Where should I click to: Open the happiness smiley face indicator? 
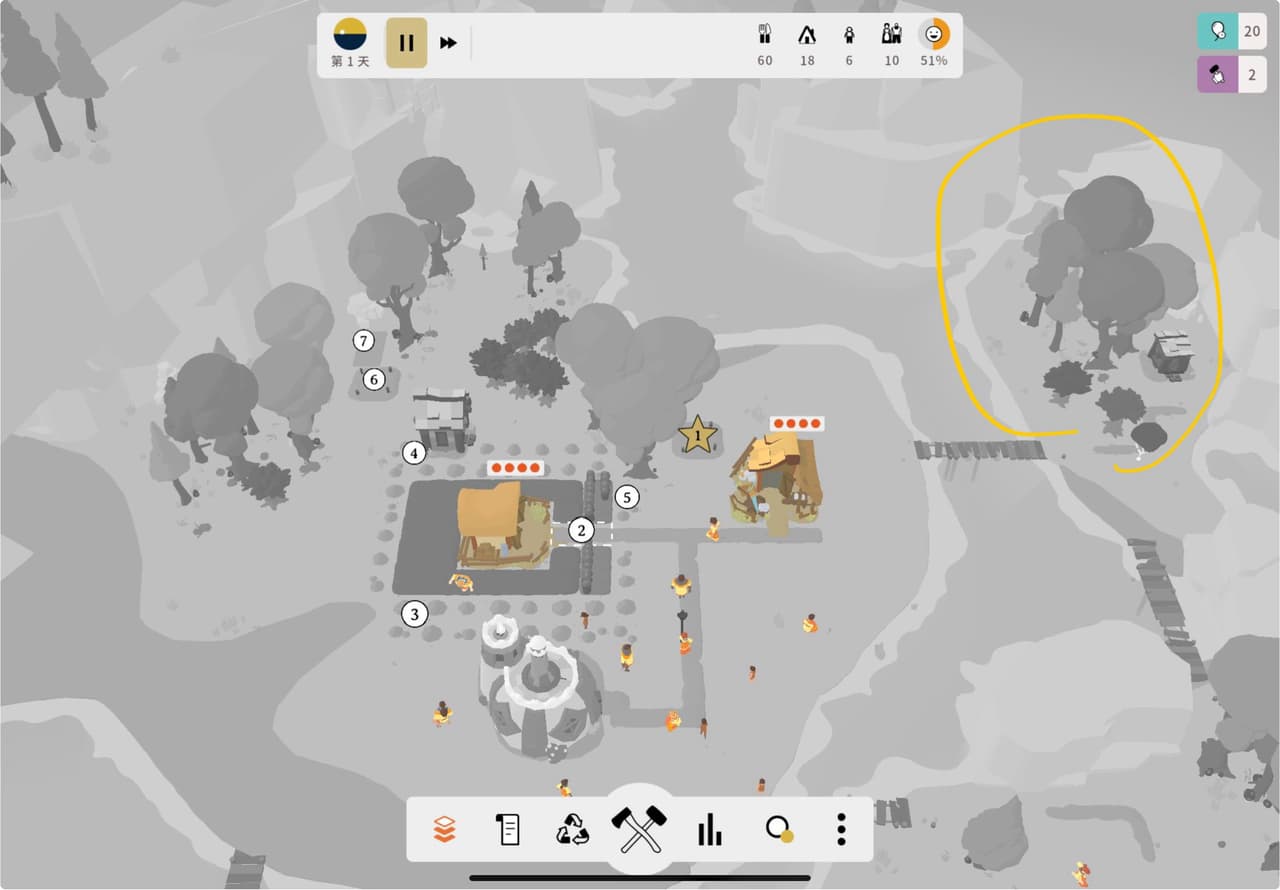click(x=934, y=35)
